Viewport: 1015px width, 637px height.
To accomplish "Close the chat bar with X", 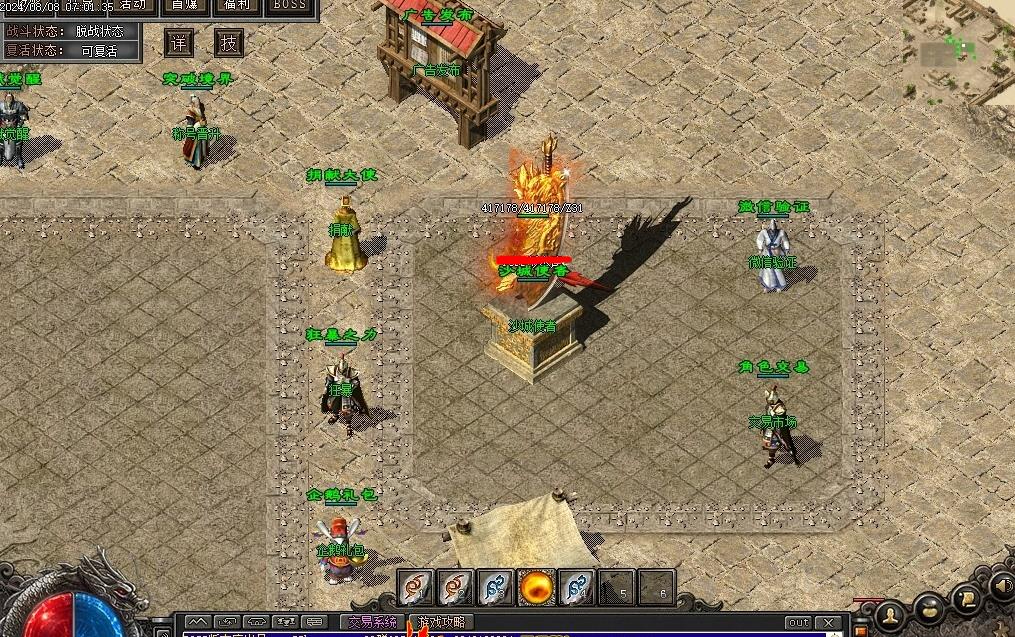I will pyautogui.click(x=829, y=623).
